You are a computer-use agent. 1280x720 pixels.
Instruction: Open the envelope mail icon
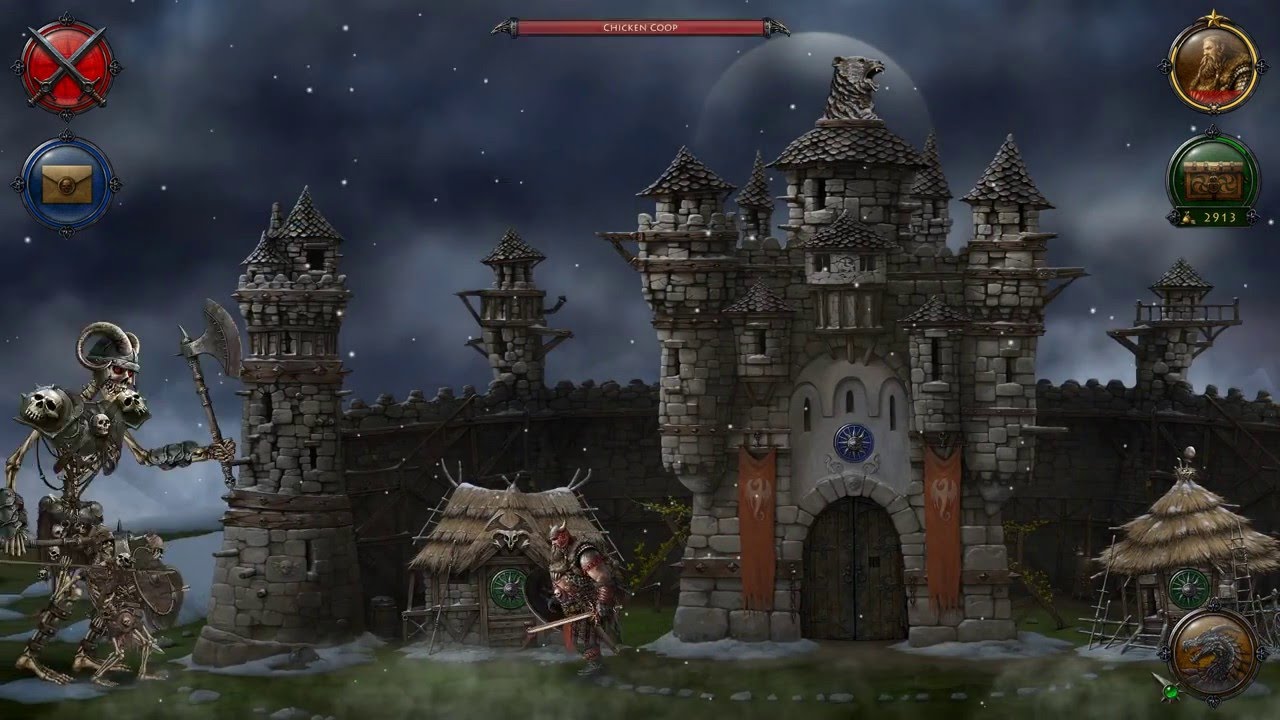pyautogui.click(x=66, y=184)
